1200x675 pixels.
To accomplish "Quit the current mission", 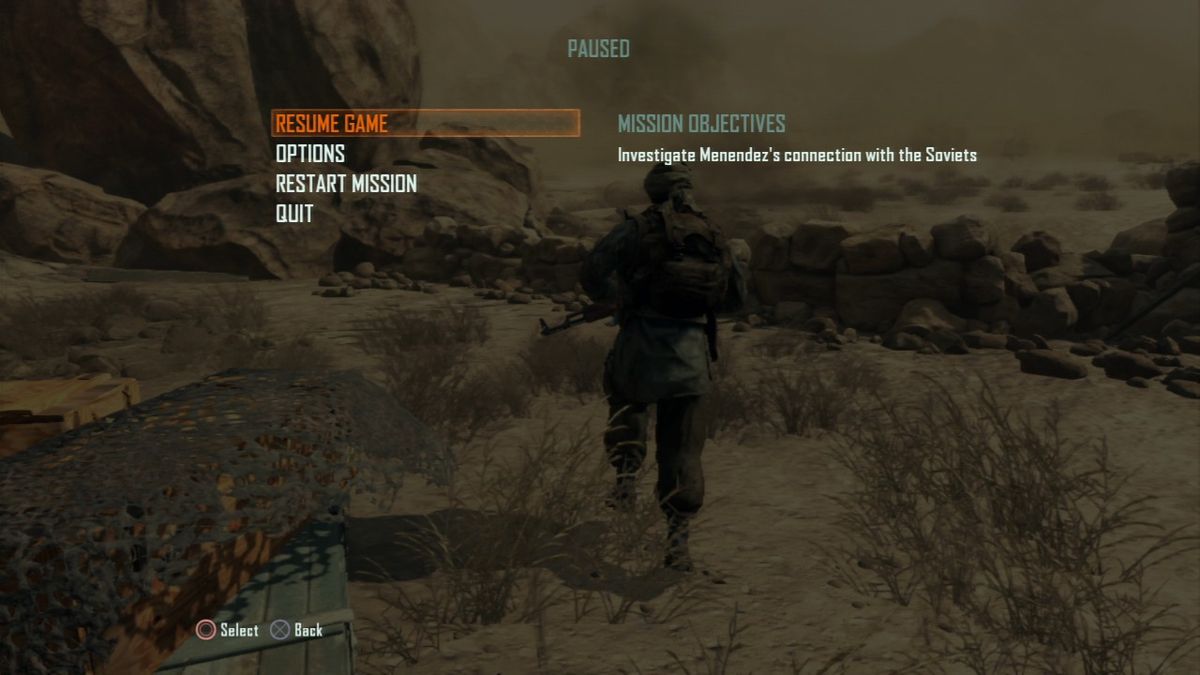I will click(x=294, y=214).
